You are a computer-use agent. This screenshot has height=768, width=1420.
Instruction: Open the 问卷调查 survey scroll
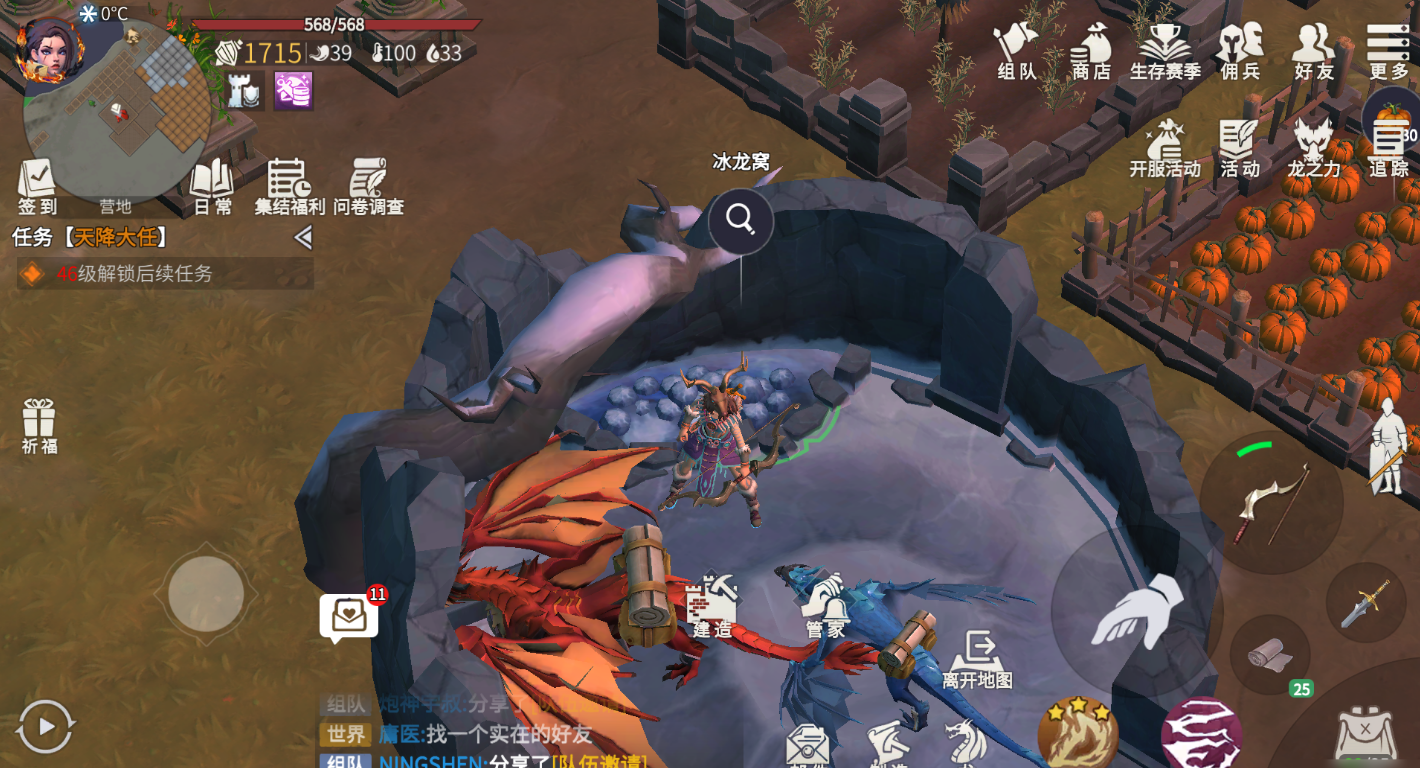[368, 186]
